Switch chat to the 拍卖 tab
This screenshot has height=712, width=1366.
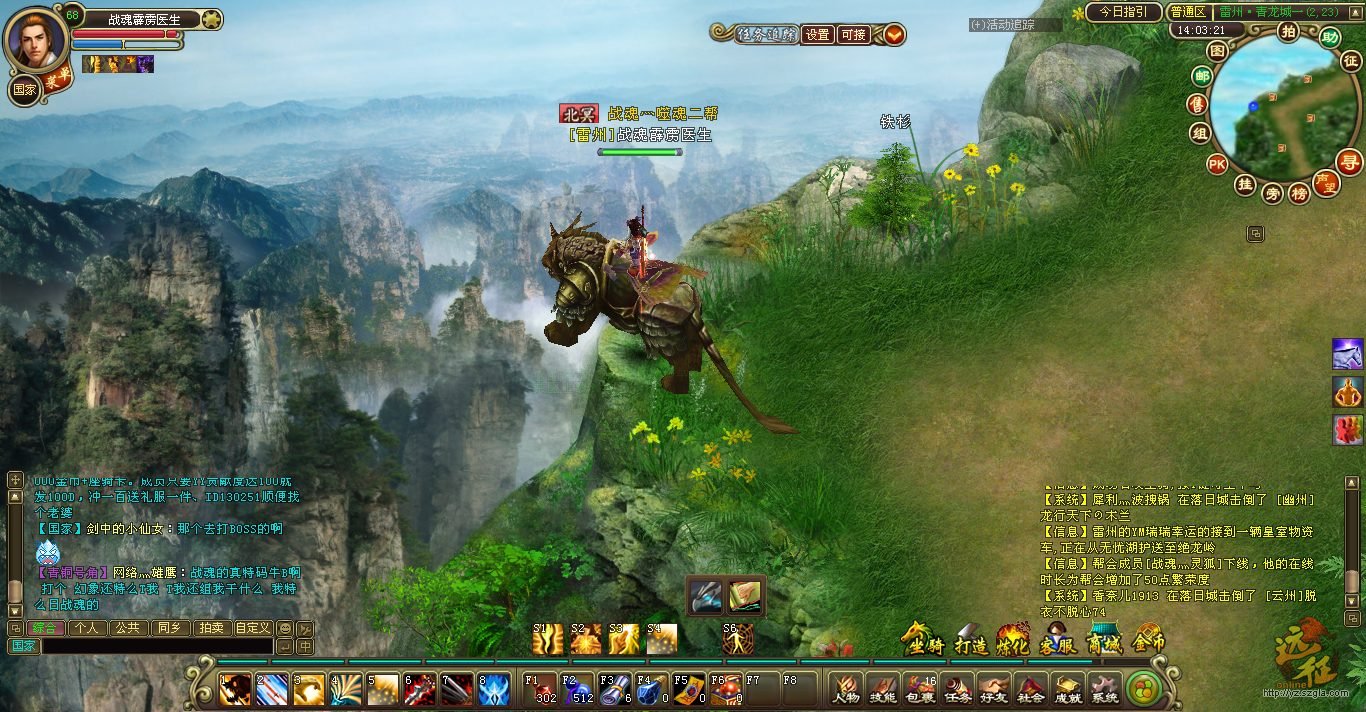(x=210, y=628)
